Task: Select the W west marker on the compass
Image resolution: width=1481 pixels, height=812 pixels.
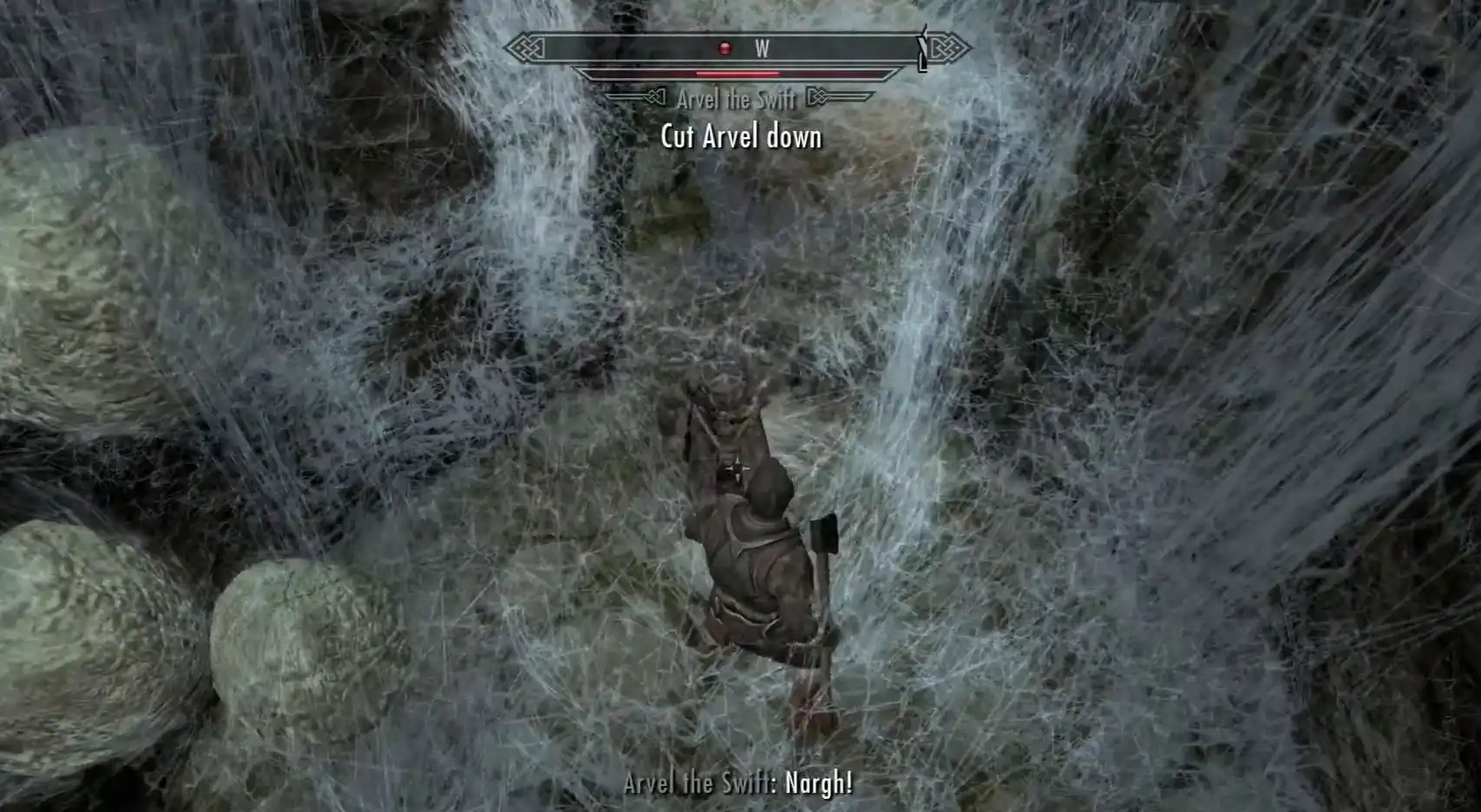Action: tap(763, 48)
